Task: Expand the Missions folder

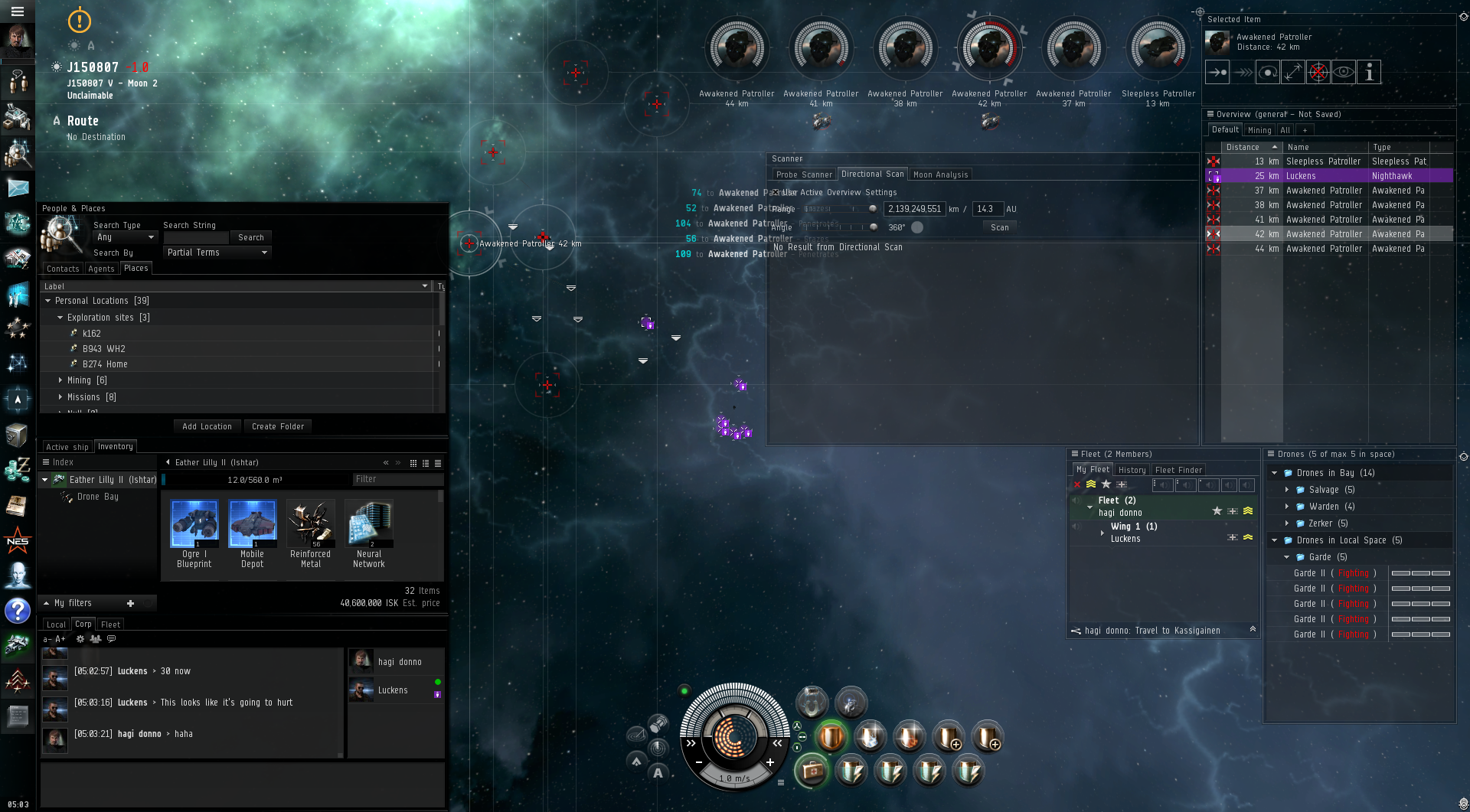Action: point(60,397)
